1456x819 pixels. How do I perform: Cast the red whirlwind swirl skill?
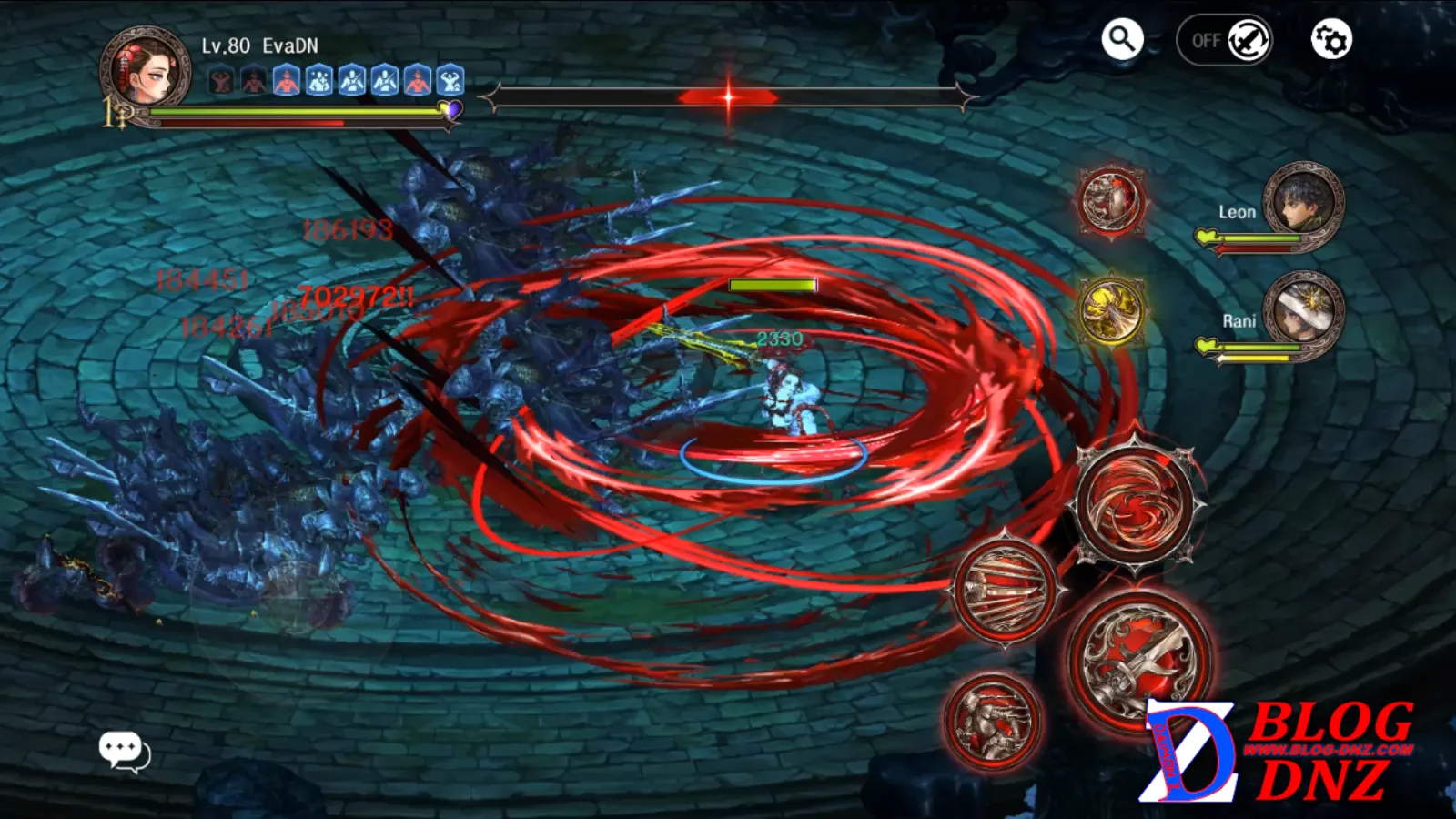[x=1135, y=502]
